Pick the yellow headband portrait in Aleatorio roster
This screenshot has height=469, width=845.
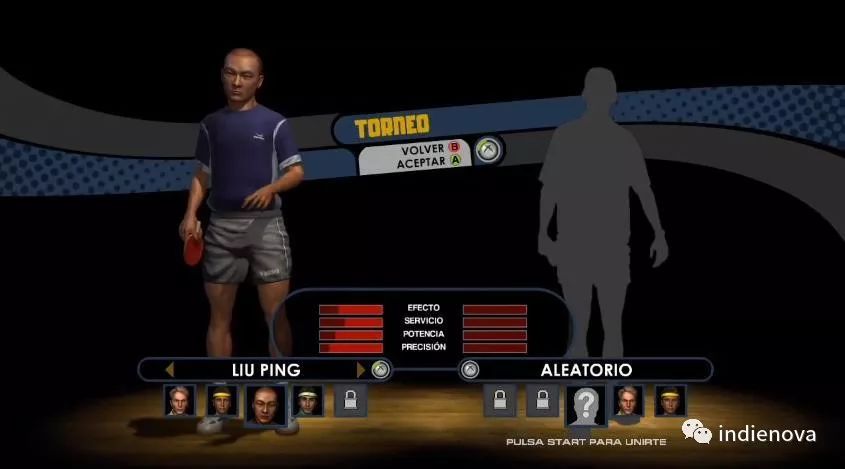[x=670, y=400]
